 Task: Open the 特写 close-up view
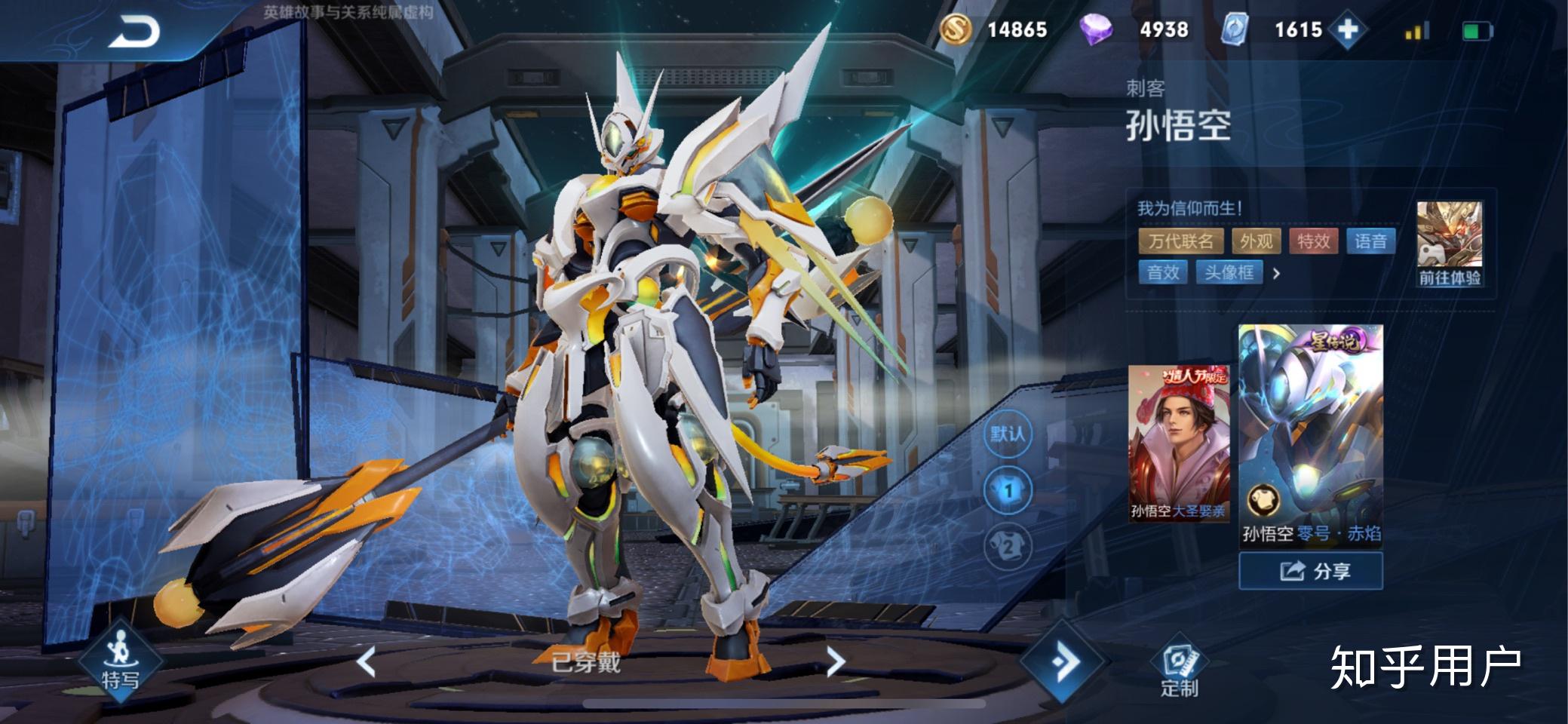pos(121,661)
